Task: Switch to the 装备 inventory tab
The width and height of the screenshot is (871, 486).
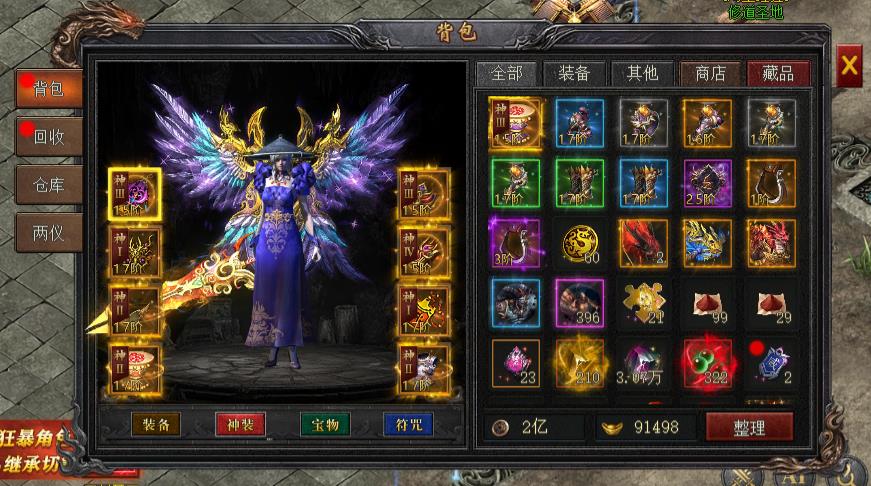Action: click(574, 73)
